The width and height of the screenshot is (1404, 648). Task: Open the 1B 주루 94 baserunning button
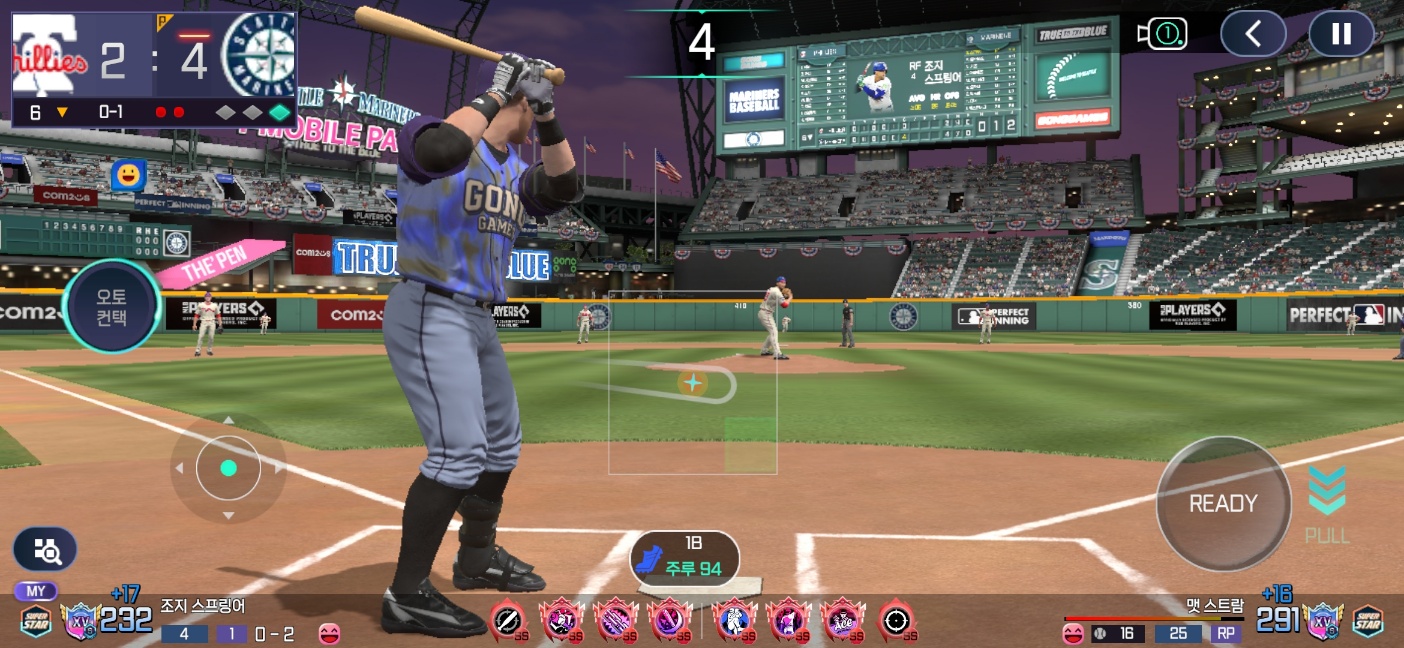[685, 560]
